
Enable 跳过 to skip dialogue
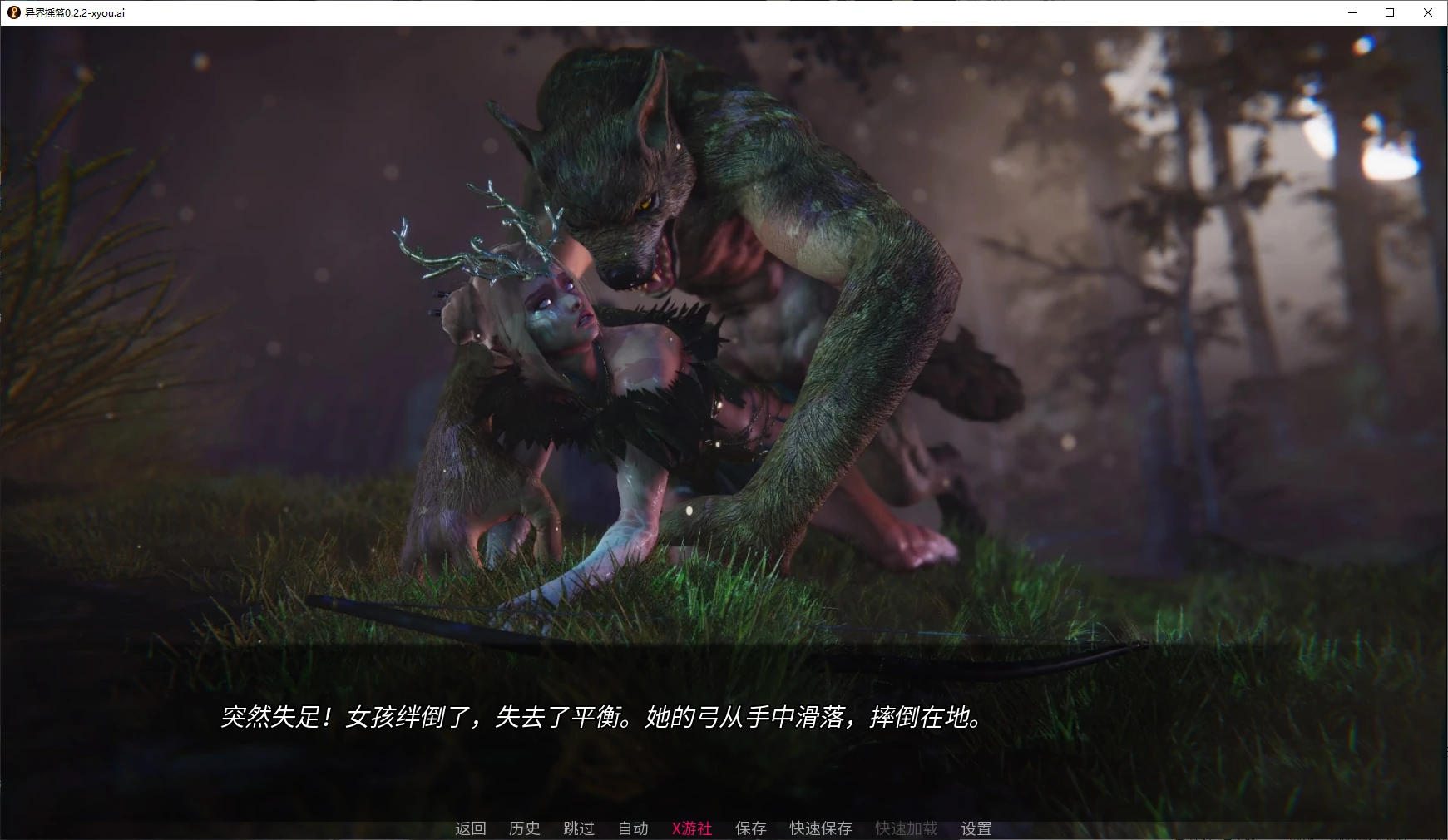[580, 828]
